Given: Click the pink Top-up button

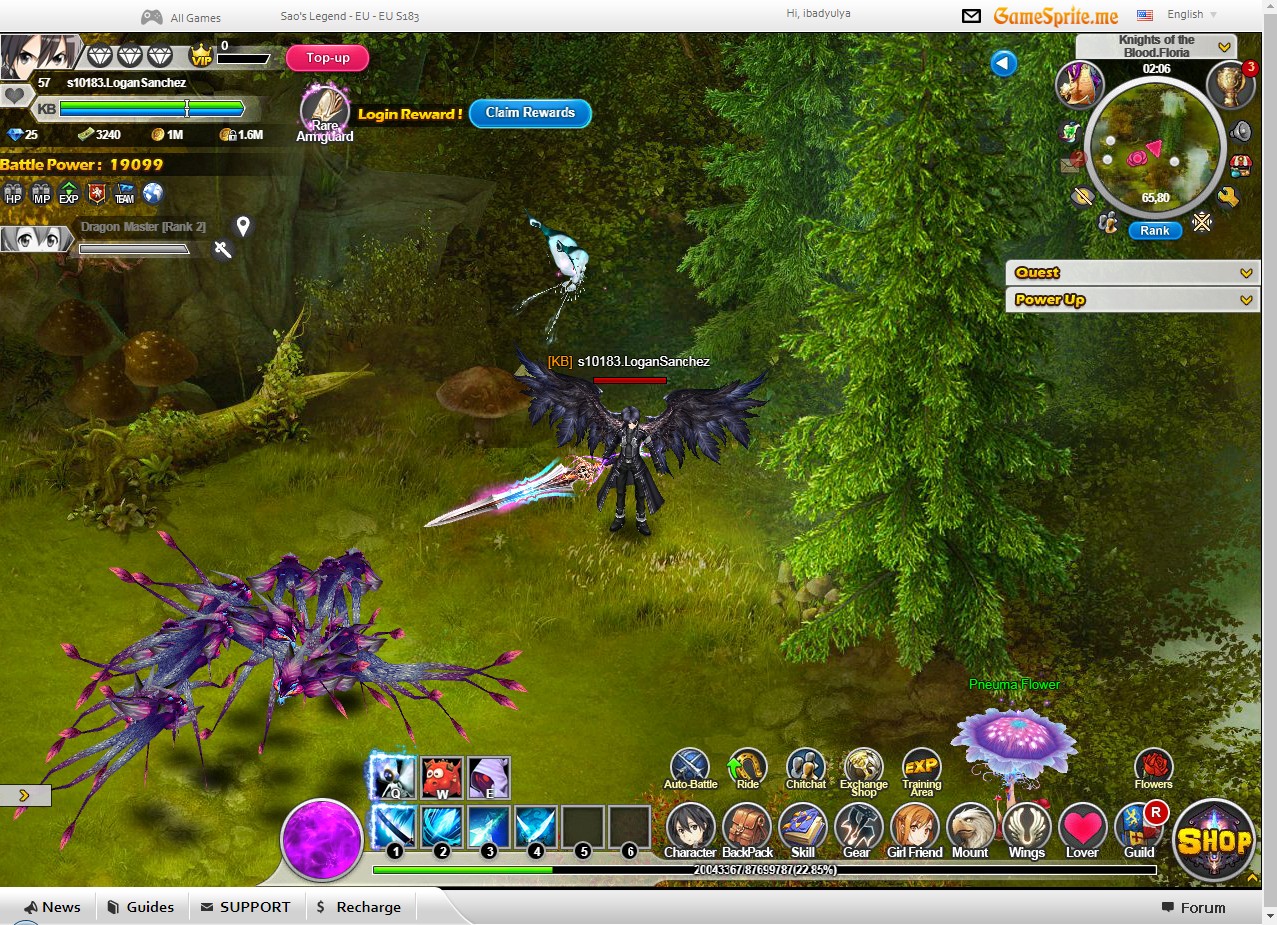Looking at the screenshot, I should [327, 58].
